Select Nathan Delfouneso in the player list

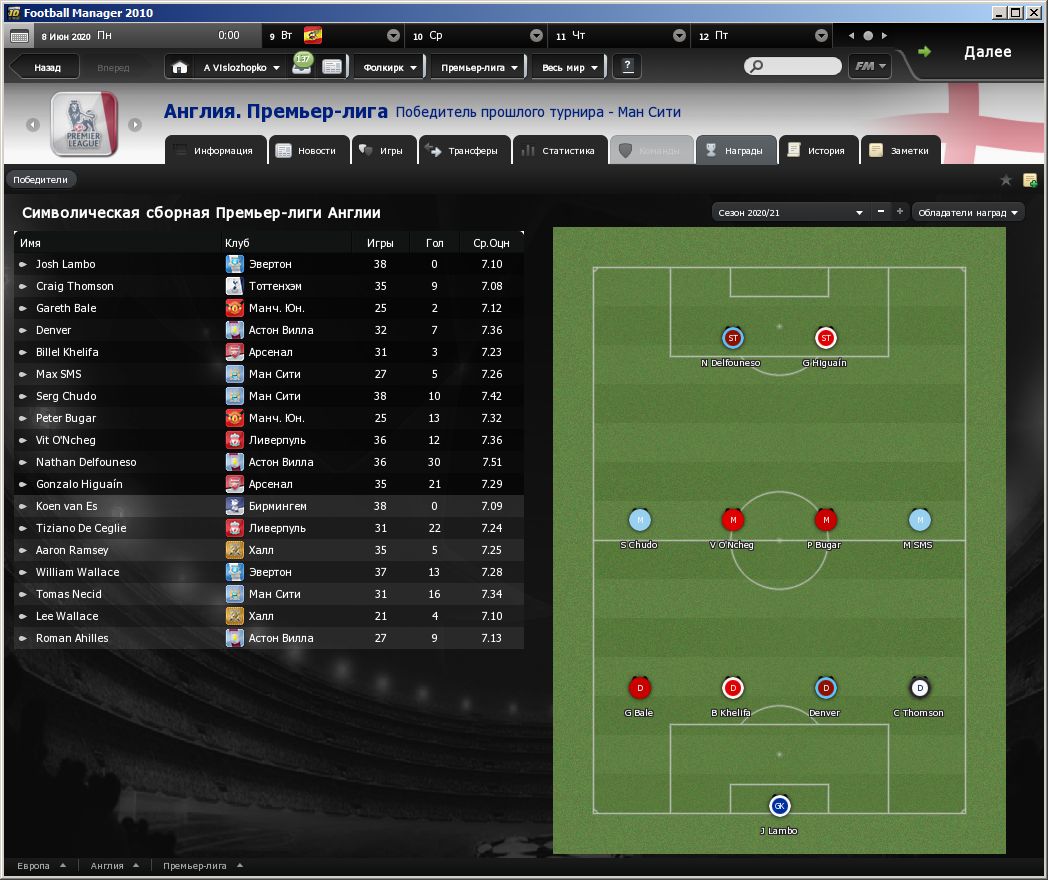pos(86,462)
